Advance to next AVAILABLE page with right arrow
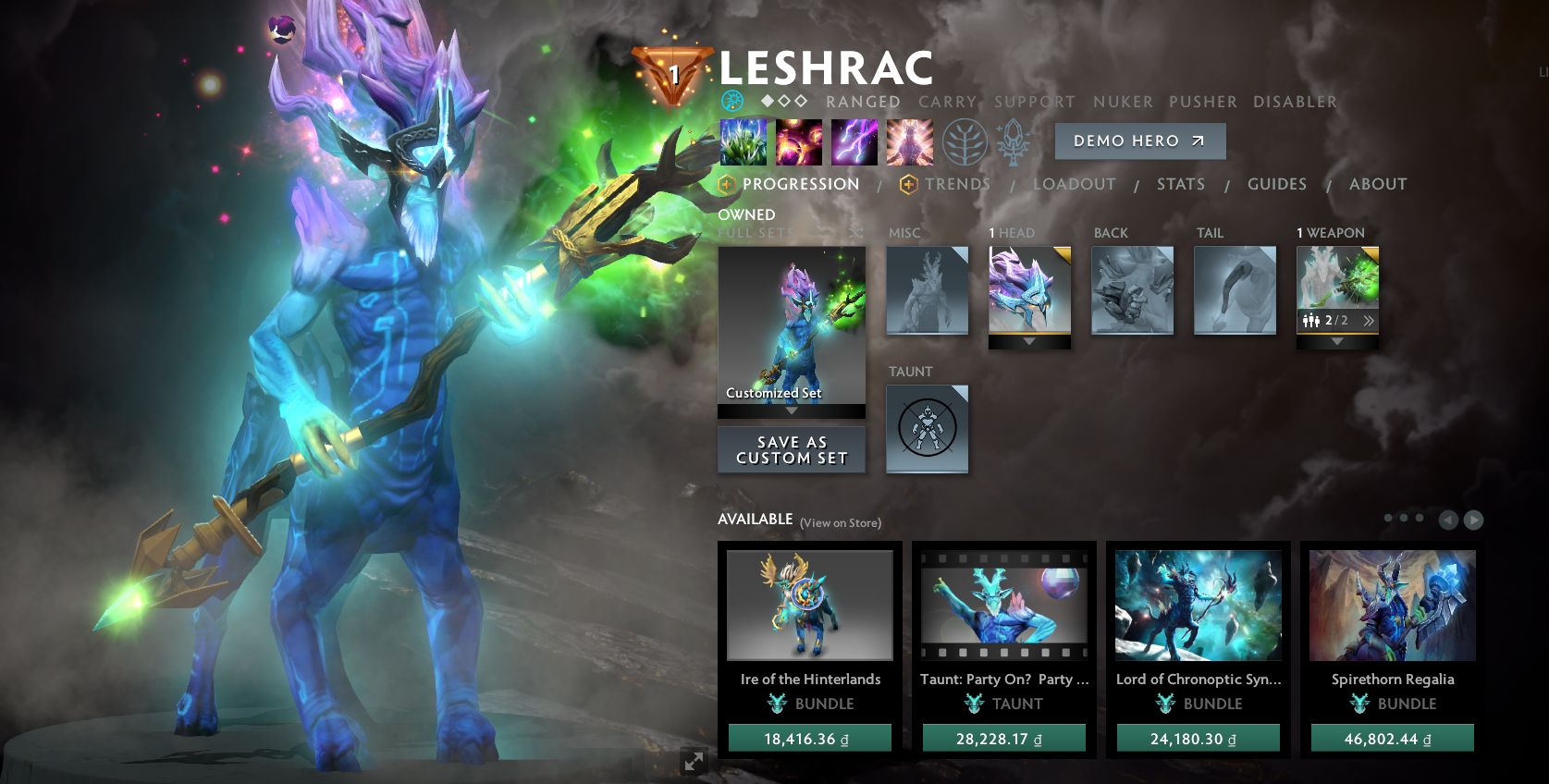The height and width of the screenshot is (784, 1549). point(1472,520)
